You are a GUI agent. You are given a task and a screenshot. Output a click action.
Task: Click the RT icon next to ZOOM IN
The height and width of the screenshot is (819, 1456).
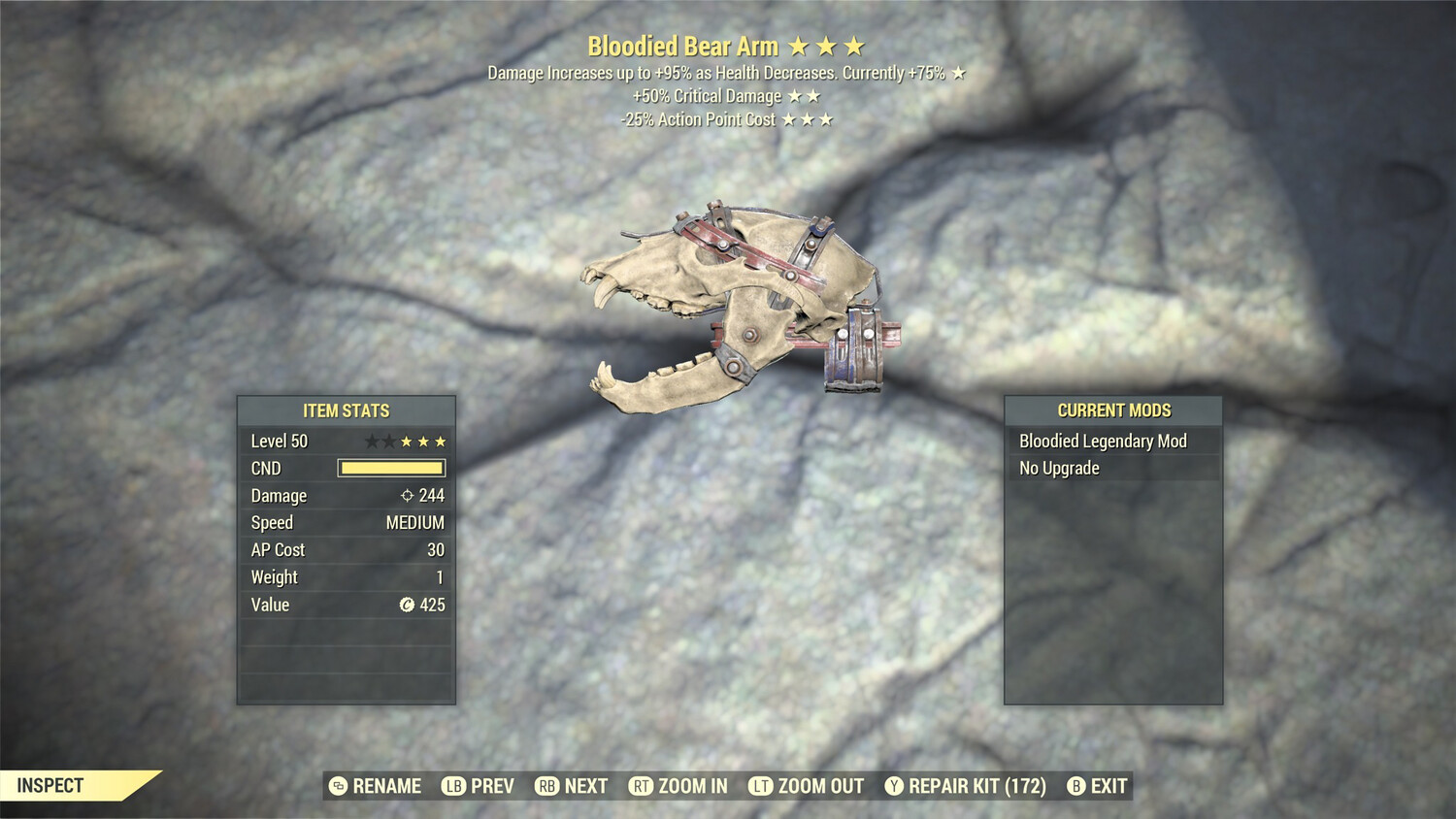click(x=643, y=786)
